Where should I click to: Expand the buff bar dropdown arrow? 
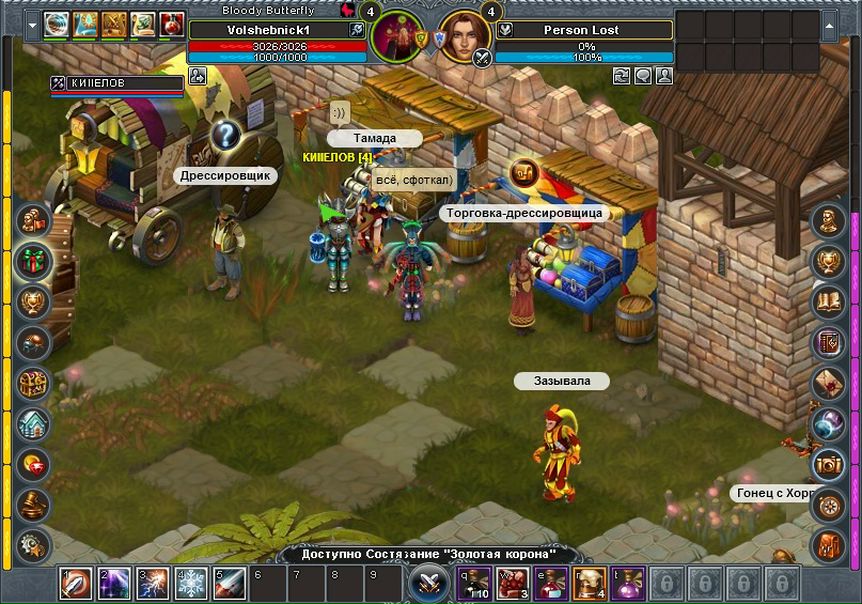[x=34, y=24]
